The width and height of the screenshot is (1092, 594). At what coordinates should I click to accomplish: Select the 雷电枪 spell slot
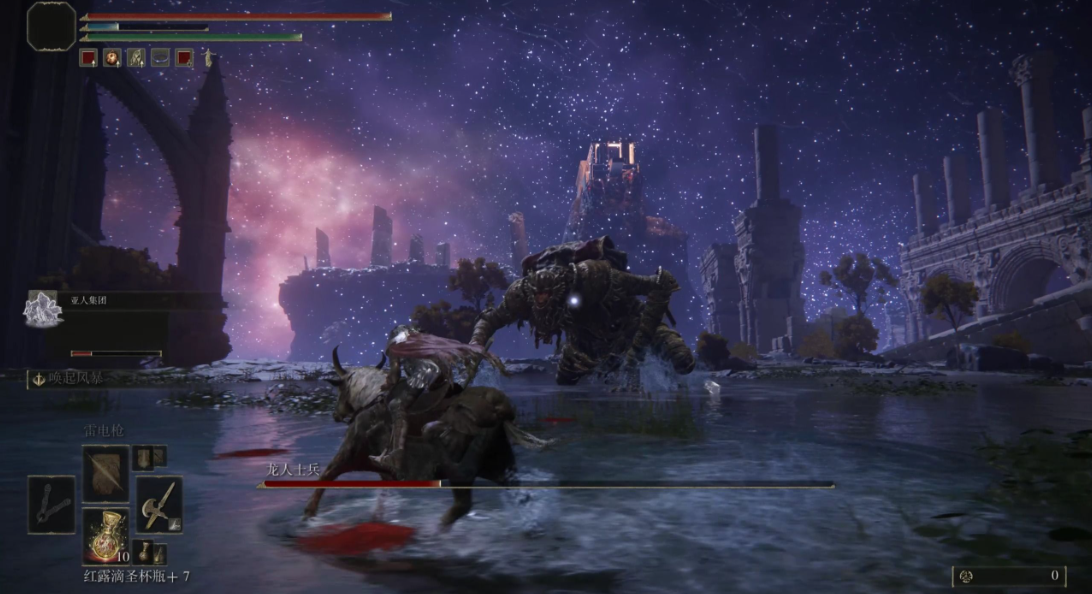105,474
